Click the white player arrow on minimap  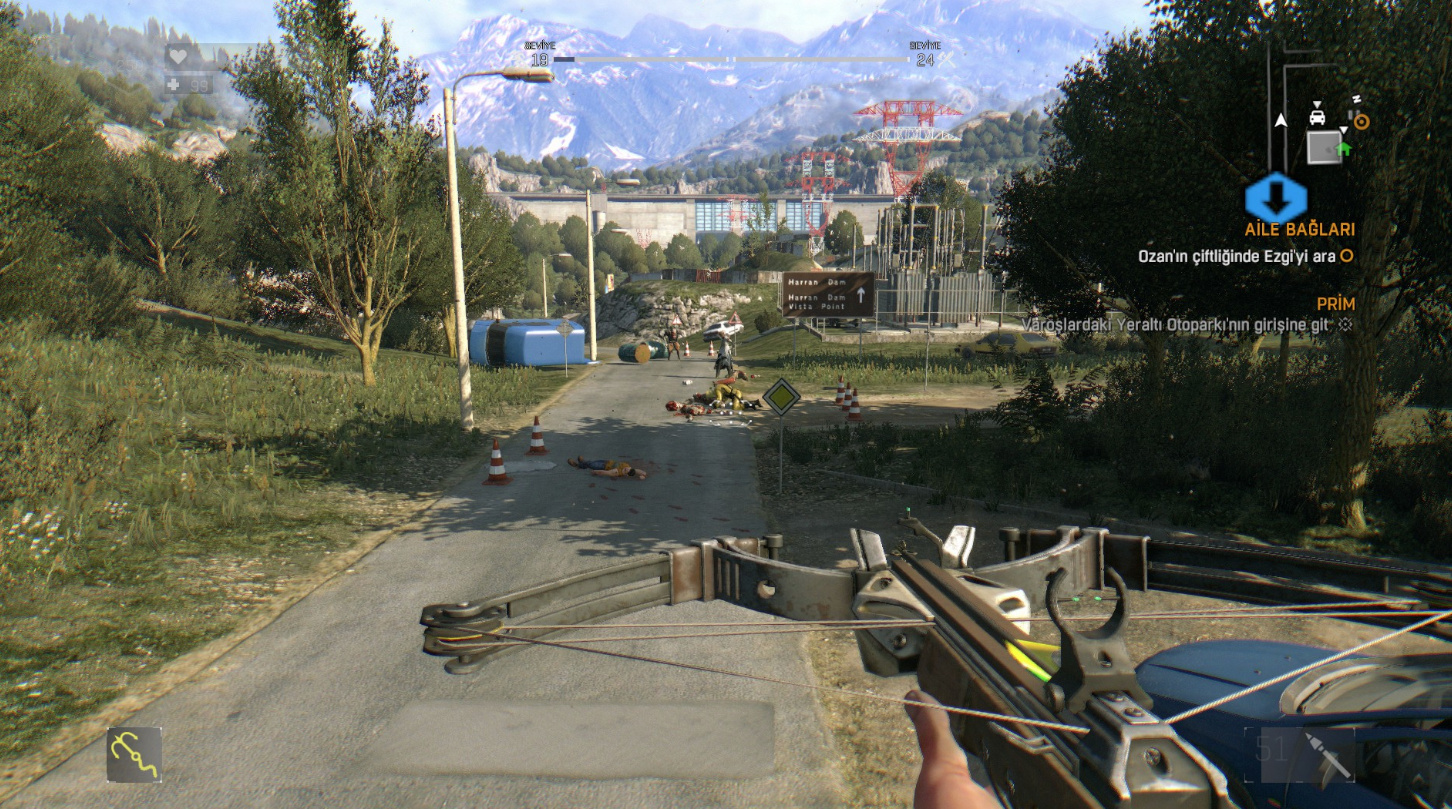click(1281, 121)
